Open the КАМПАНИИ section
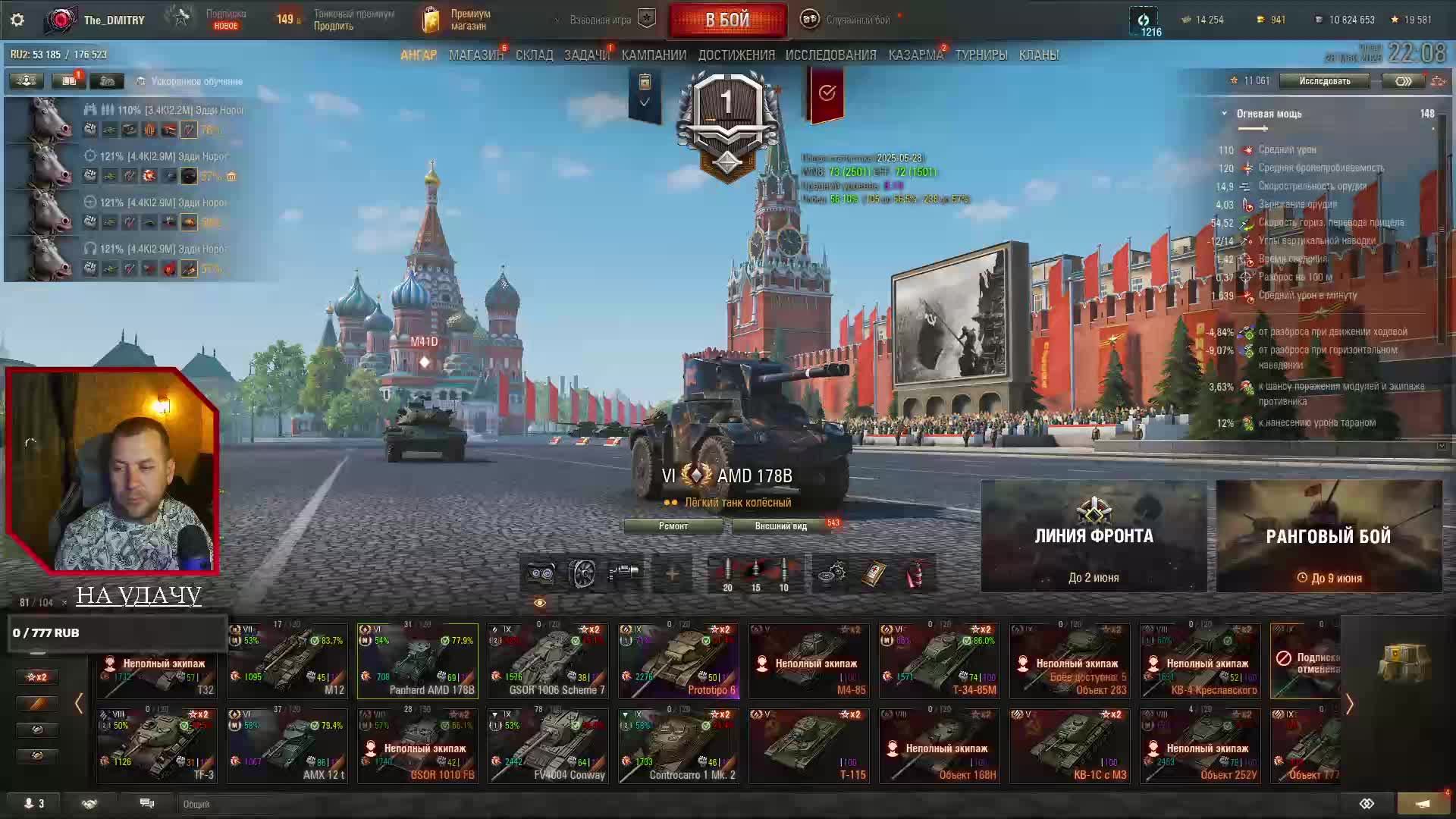1456x819 pixels. click(654, 55)
